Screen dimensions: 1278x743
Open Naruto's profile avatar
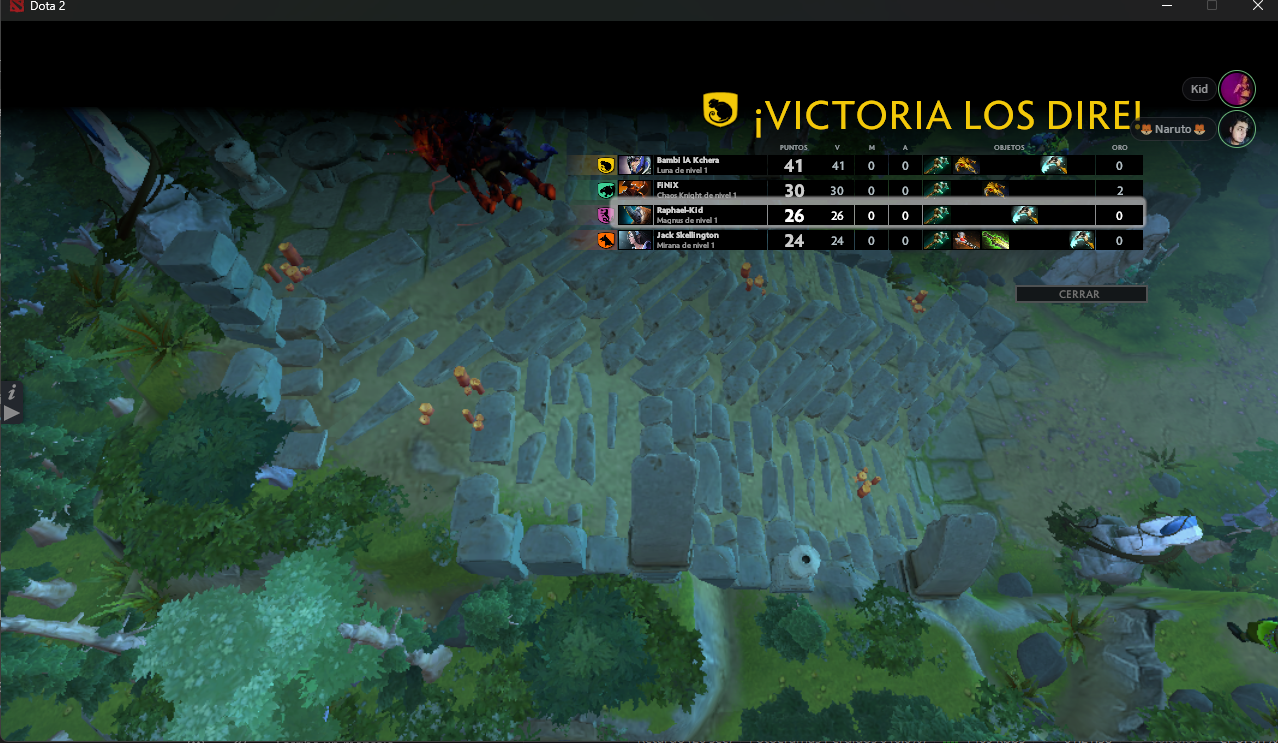(1237, 129)
